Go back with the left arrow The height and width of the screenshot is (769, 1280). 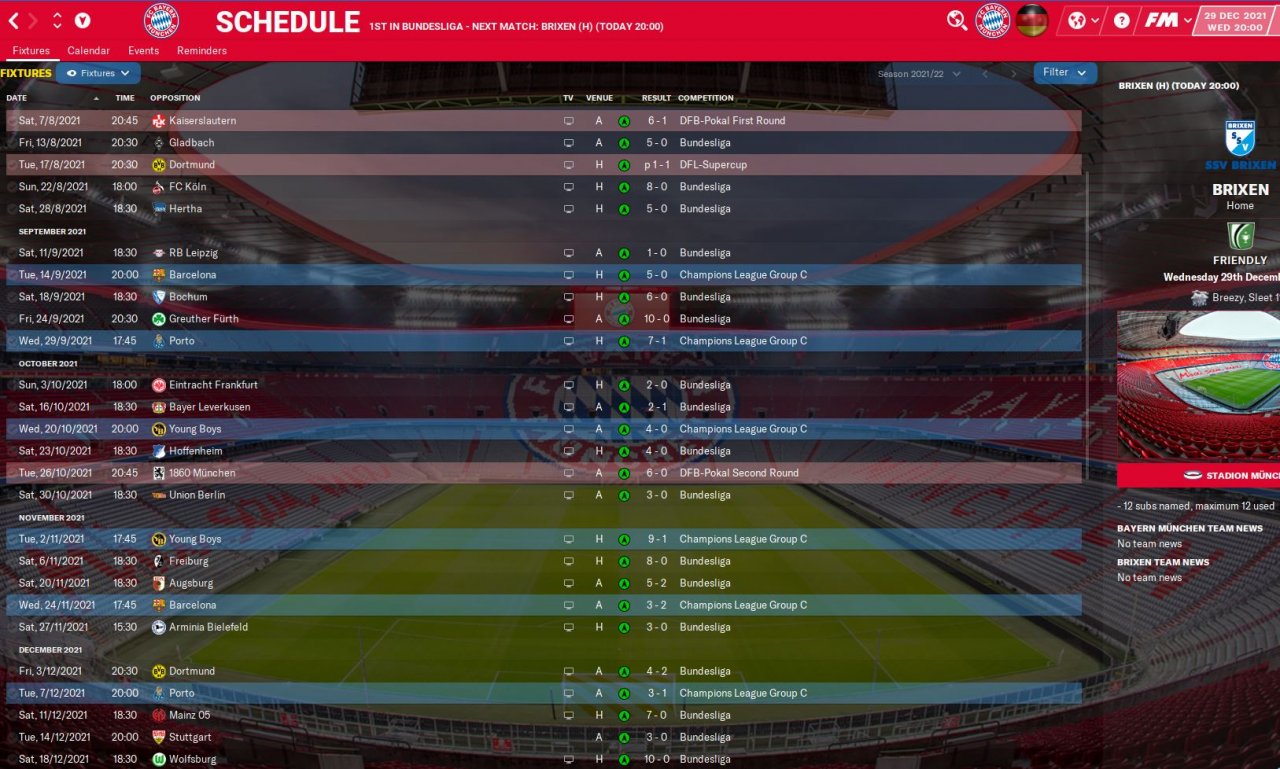pyautogui.click(x=14, y=20)
